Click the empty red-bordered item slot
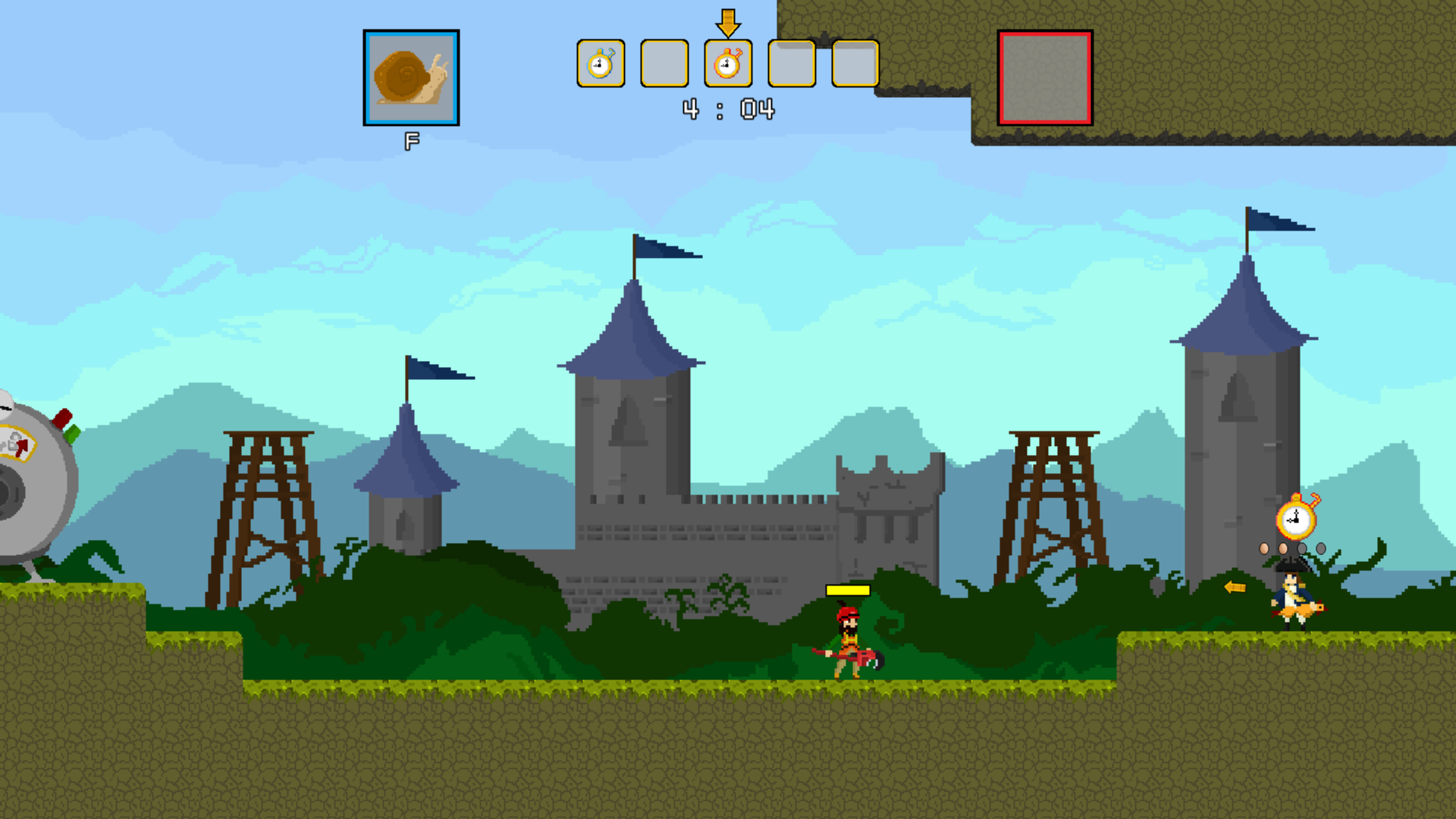Viewport: 1456px width, 819px height. [x=1045, y=77]
